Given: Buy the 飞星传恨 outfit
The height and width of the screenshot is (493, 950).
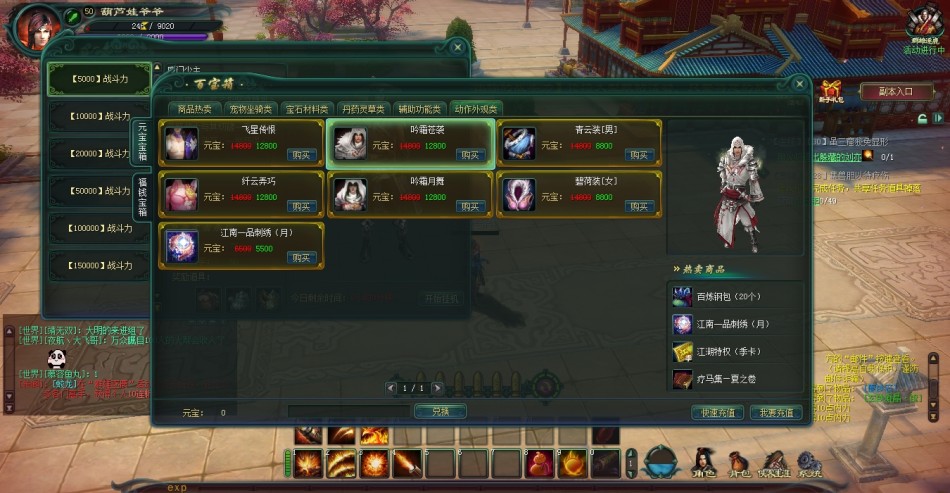Looking at the screenshot, I should [301, 155].
